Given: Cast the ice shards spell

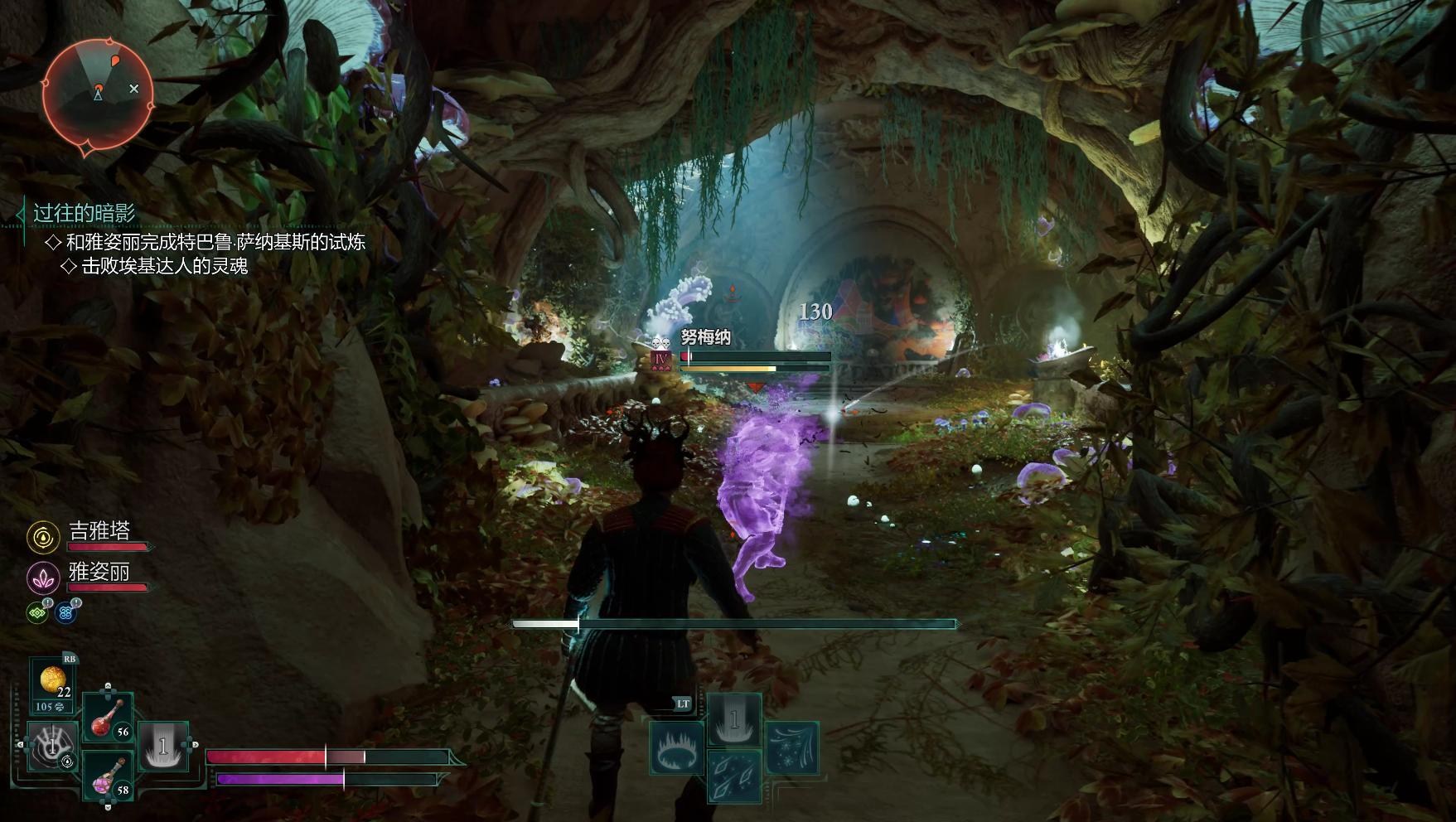Looking at the screenshot, I should (734, 776).
